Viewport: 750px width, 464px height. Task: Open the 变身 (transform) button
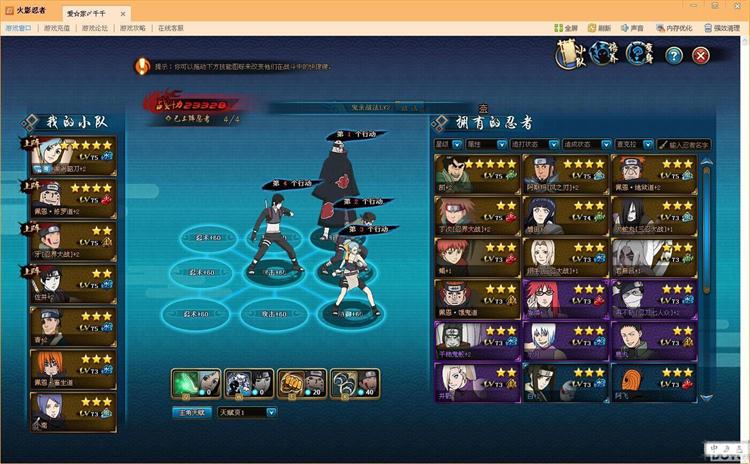[640, 55]
